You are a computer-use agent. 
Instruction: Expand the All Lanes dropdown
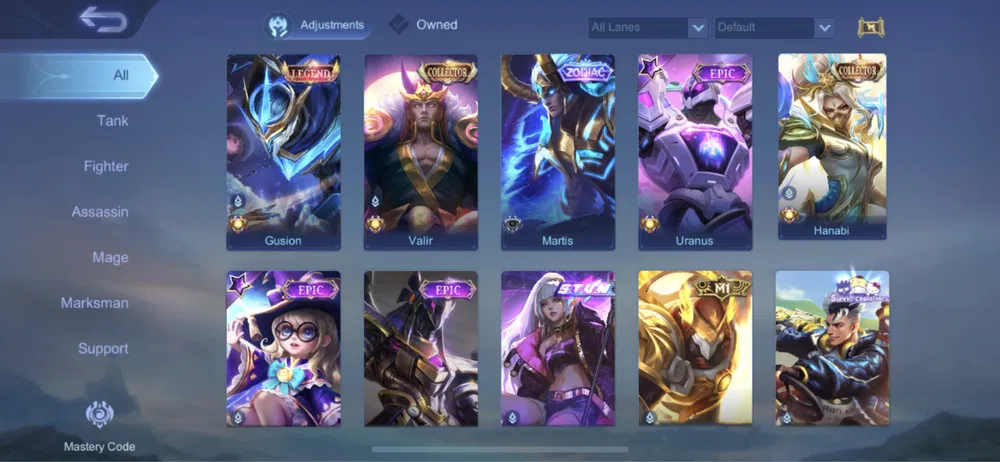click(x=648, y=28)
